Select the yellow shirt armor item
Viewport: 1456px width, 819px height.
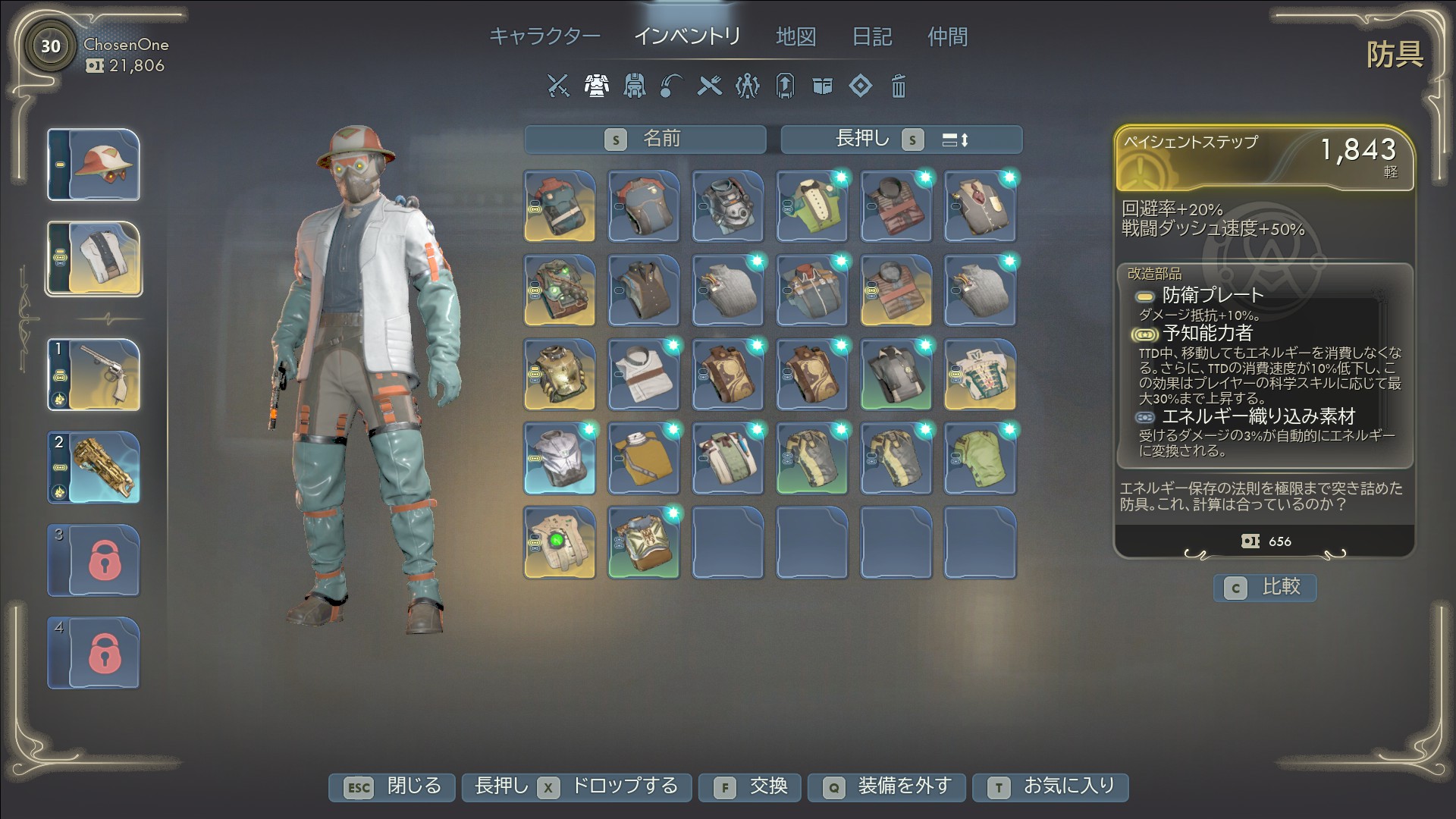[x=643, y=459]
